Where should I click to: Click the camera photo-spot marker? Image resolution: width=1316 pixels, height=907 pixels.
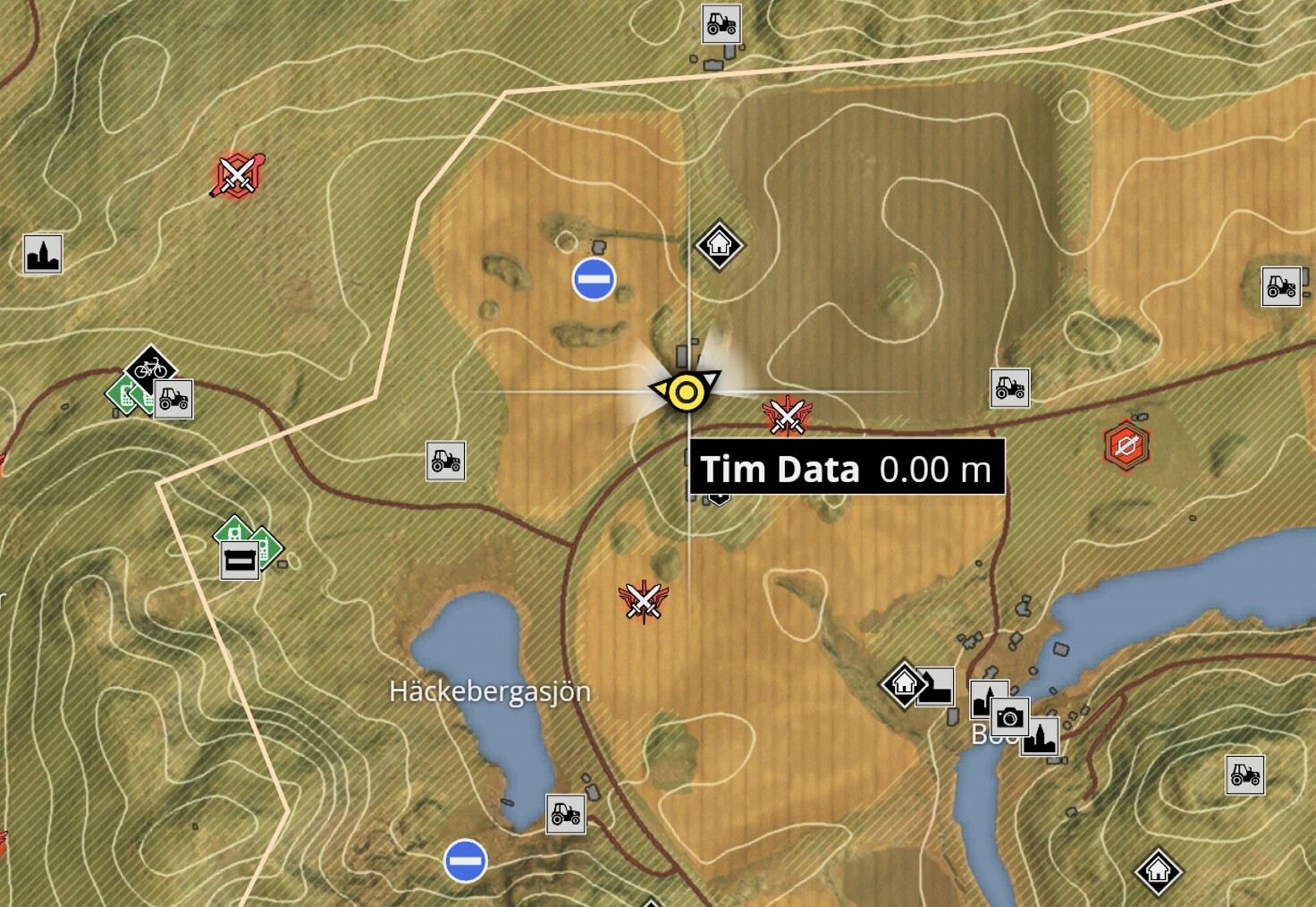point(1010,716)
